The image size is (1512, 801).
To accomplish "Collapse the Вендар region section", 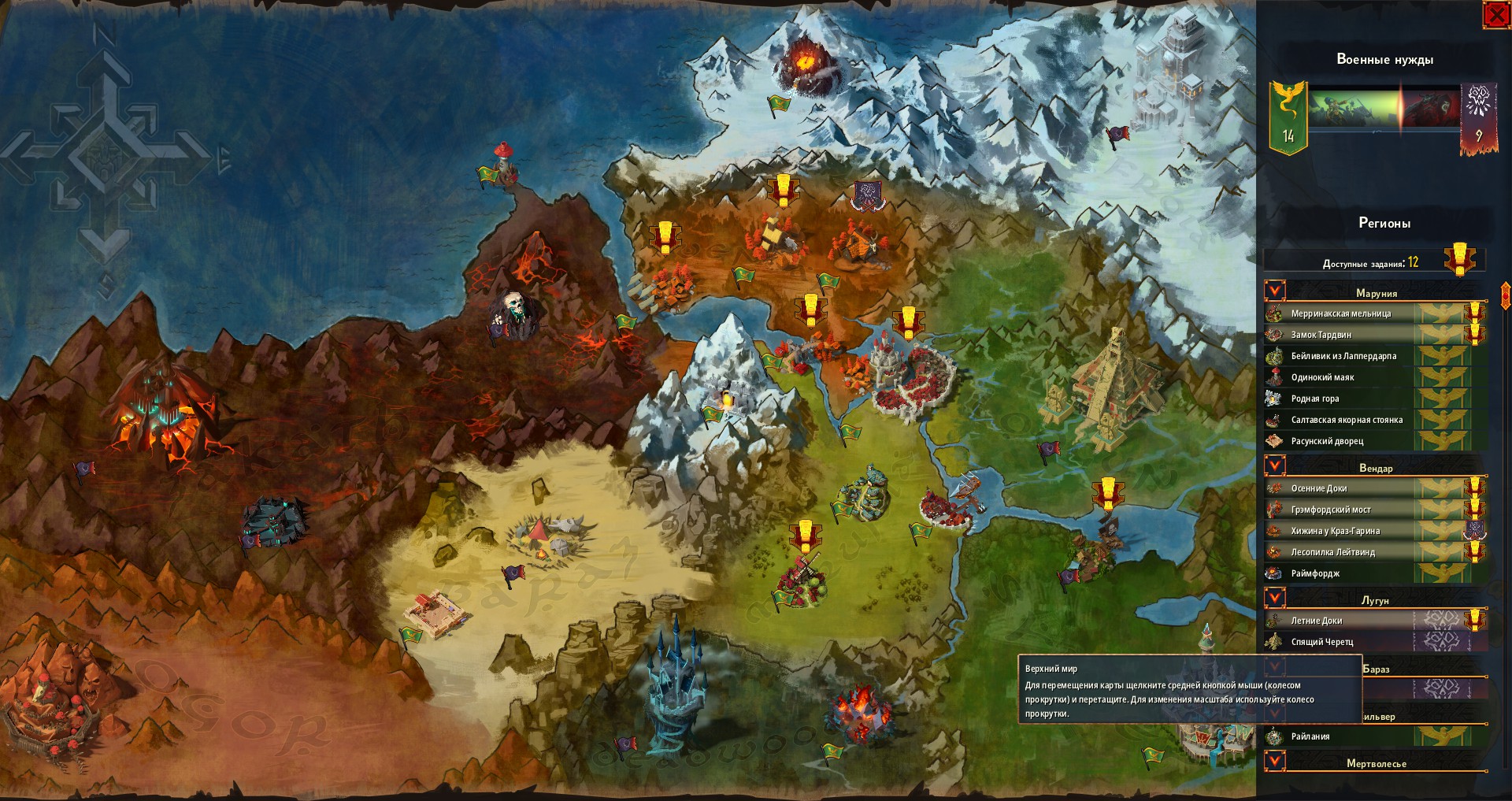I will (x=1275, y=466).
